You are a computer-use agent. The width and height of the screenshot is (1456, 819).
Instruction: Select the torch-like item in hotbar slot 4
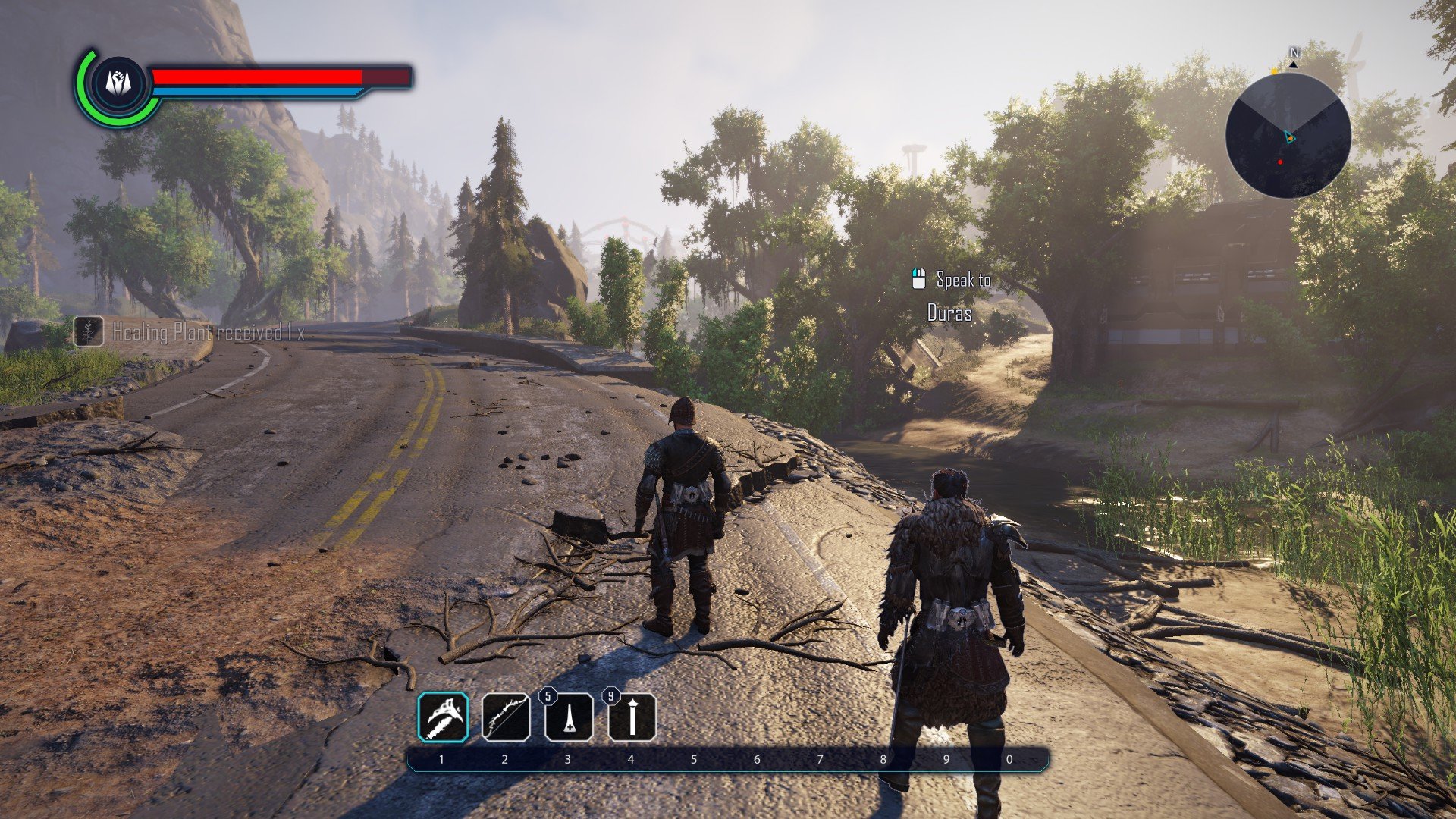(x=632, y=717)
